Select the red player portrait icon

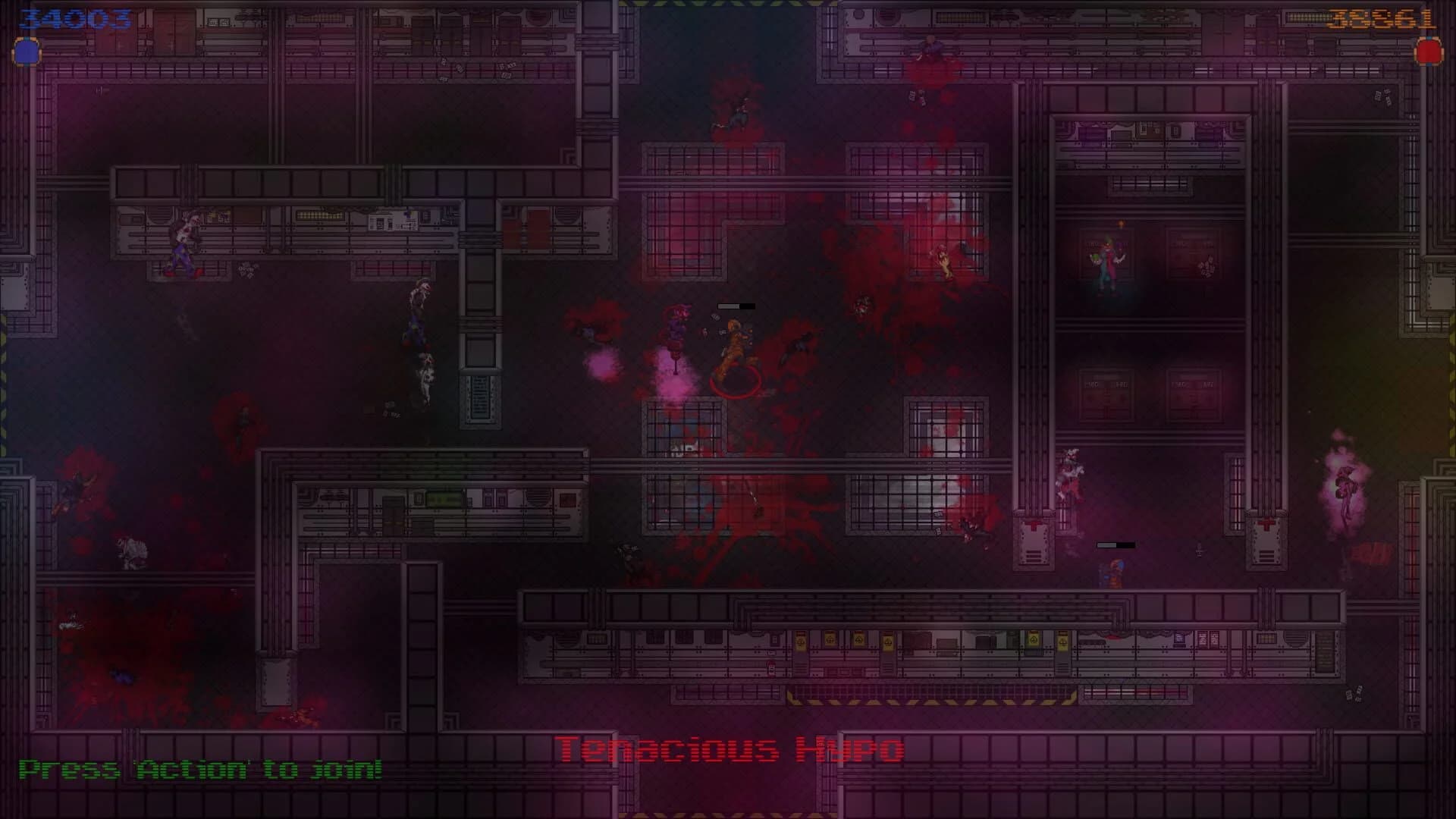tap(1429, 53)
